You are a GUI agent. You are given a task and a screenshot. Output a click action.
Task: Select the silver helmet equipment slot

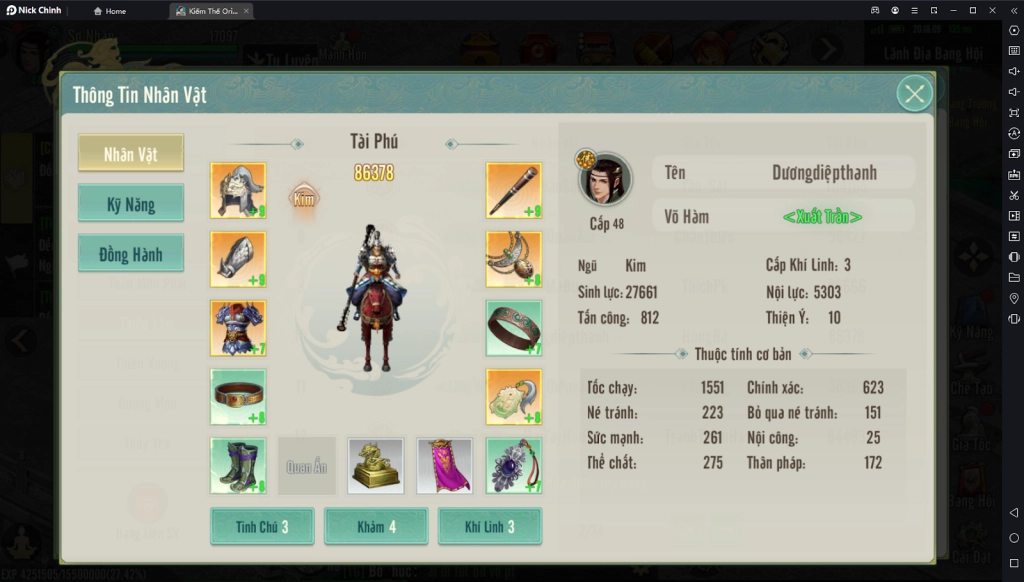(238, 190)
